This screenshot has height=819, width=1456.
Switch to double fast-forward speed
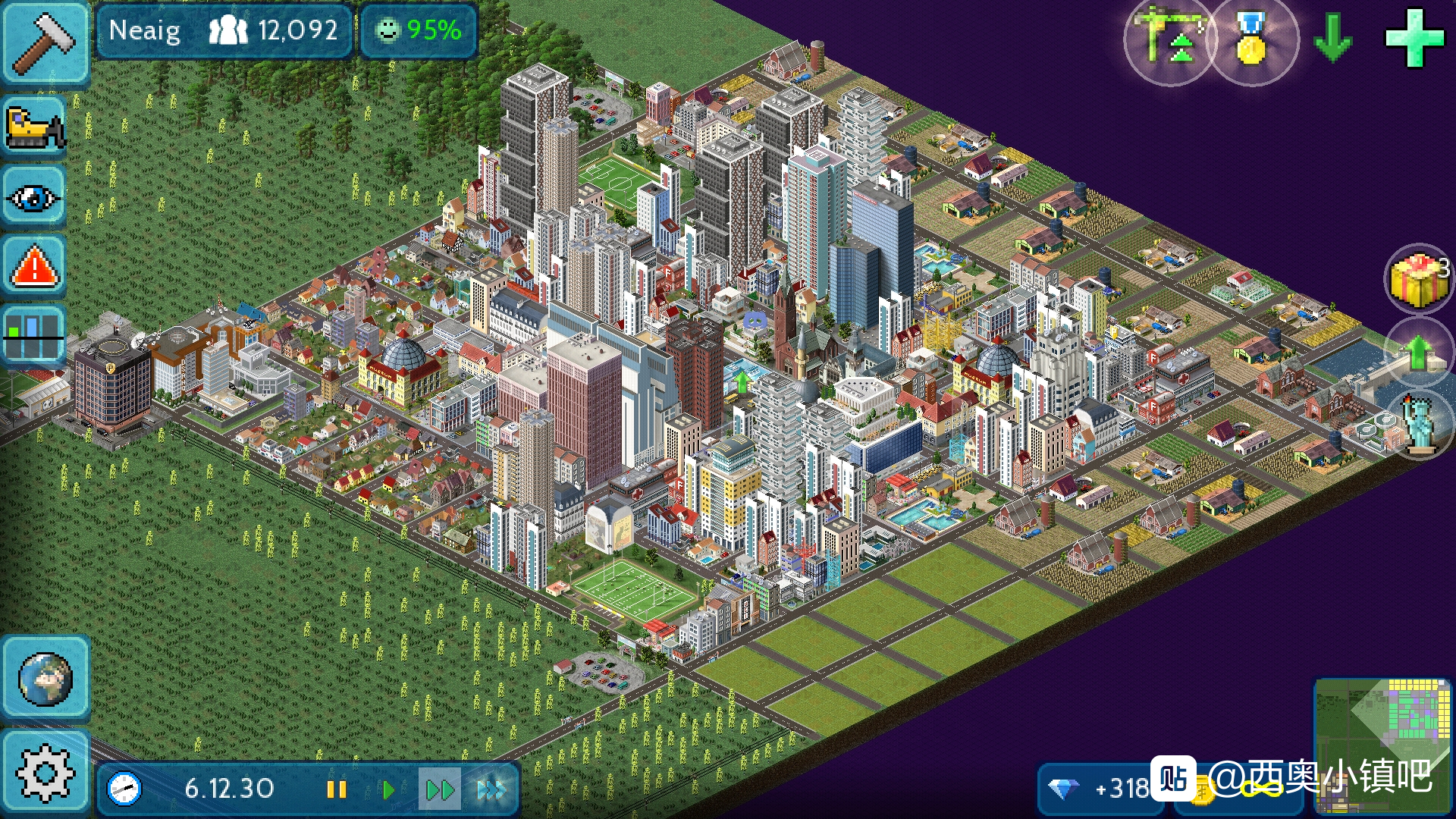click(x=439, y=790)
